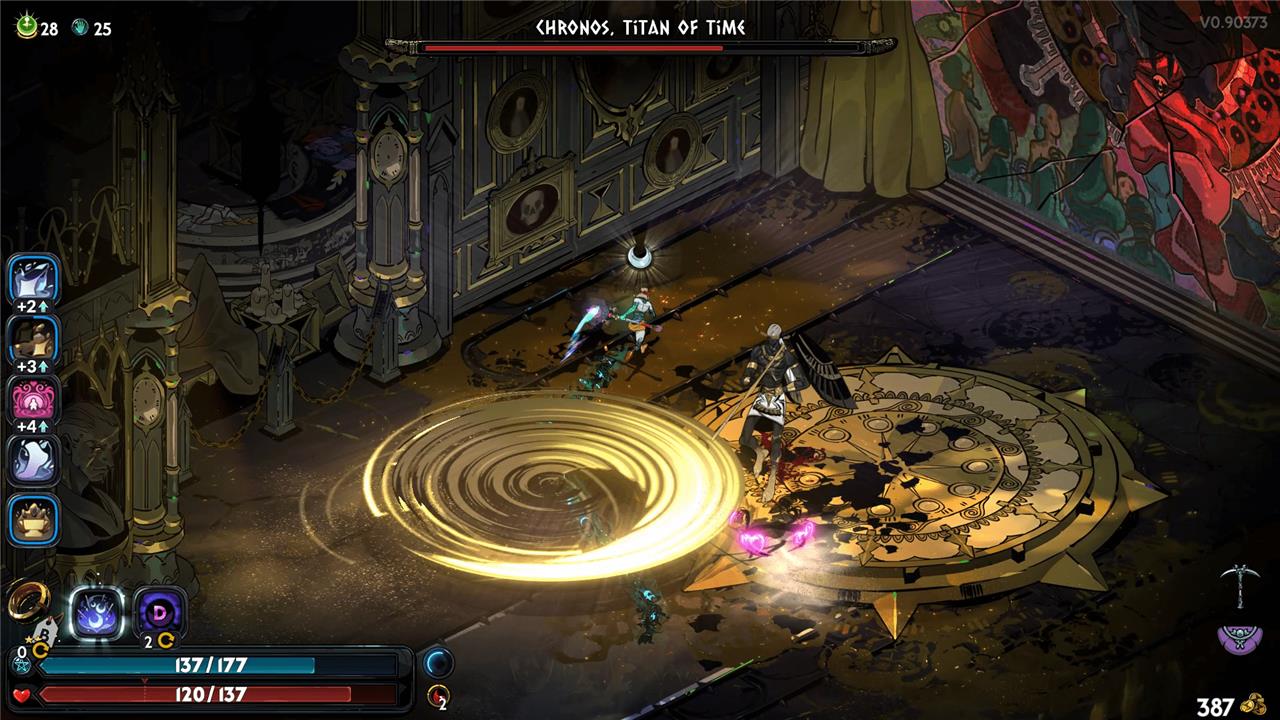Click the golden ring keepsake icon
This screenshot has height=720, width=1280.
(27, 600)
